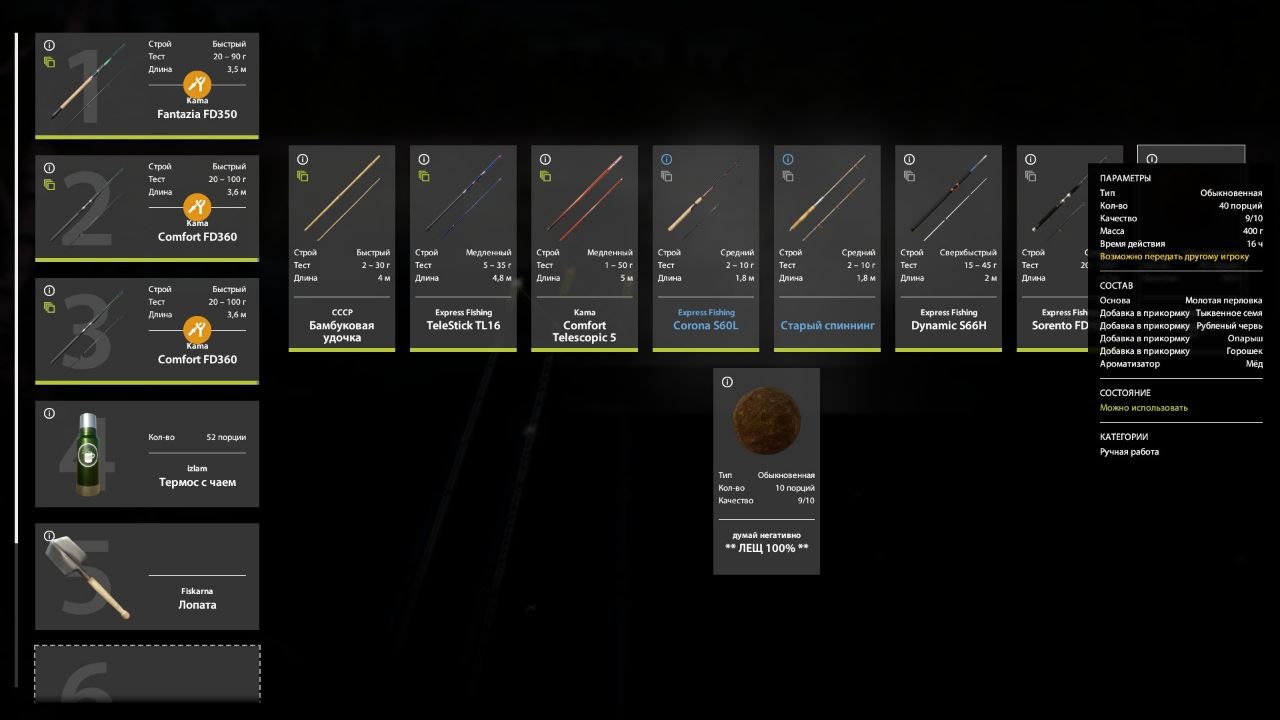Choose the Sorento rod card

coord(1052,248)
